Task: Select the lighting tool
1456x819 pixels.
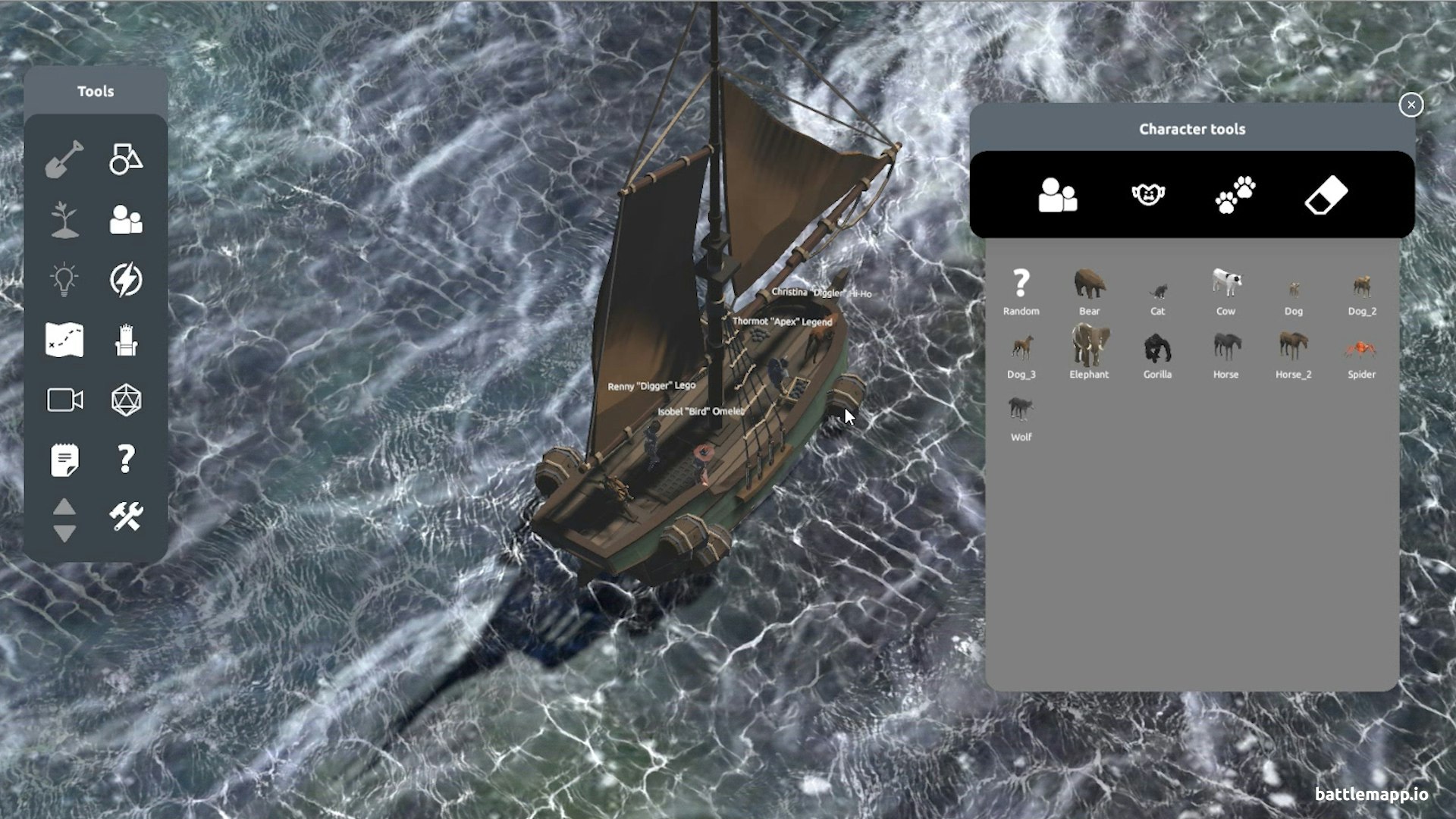Action: 64,278
